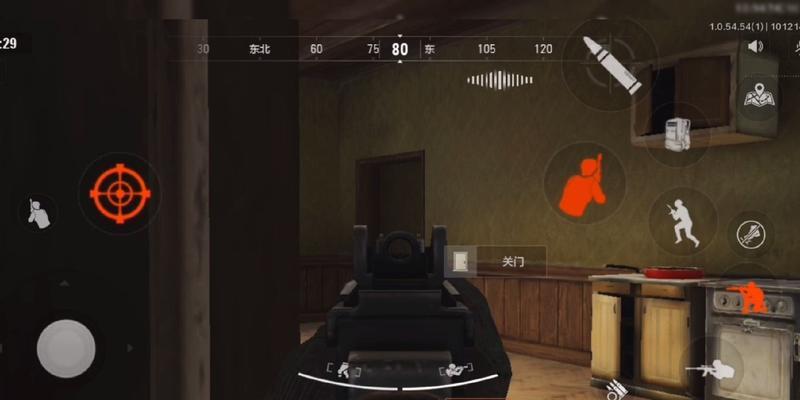
Task: Open the map with the map marker icon
Action: point(759,100)
